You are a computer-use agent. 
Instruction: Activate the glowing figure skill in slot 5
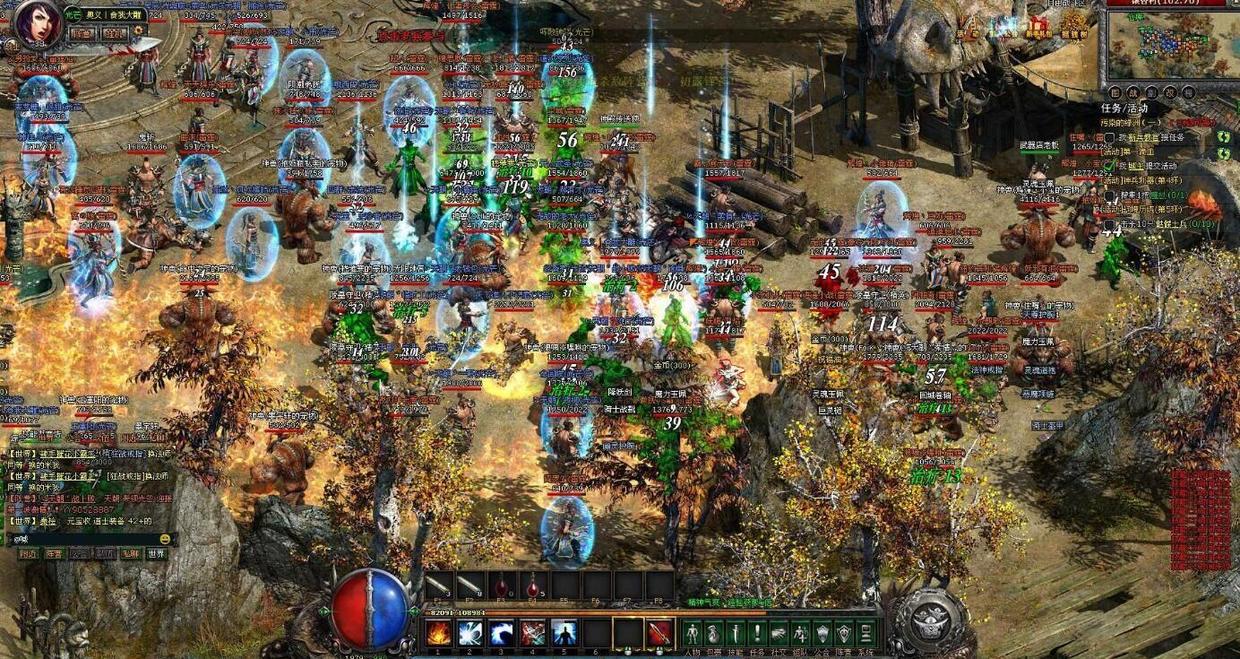tap(564, 633)
